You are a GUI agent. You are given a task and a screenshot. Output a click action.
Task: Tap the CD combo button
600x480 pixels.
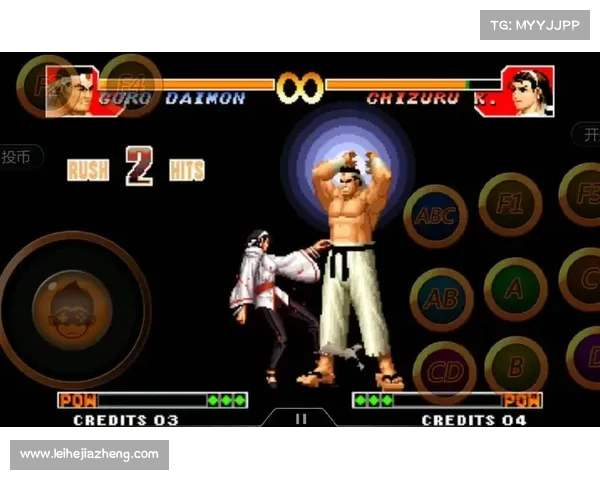444,372
